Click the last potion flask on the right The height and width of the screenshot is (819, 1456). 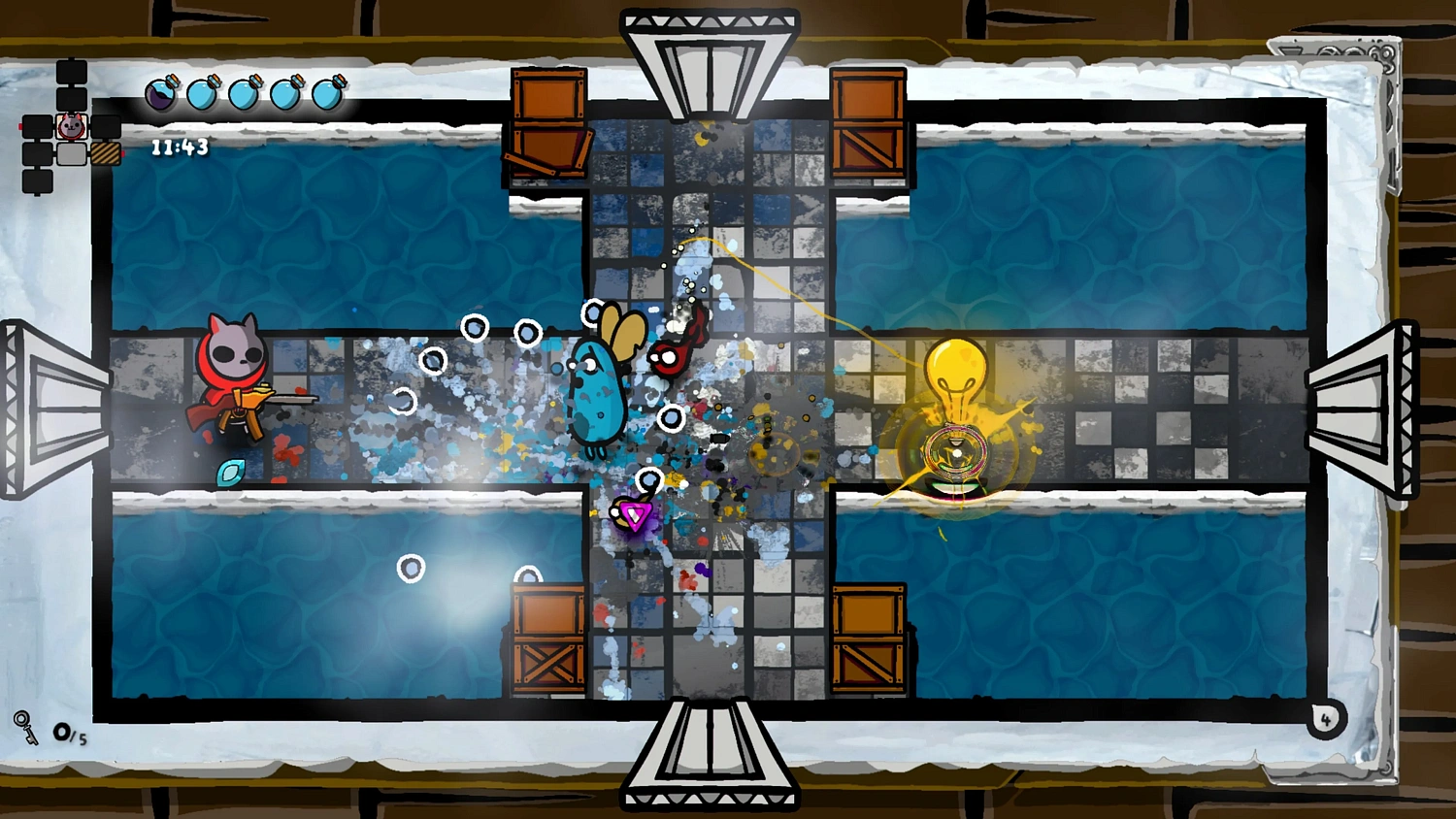pos(329,93)
